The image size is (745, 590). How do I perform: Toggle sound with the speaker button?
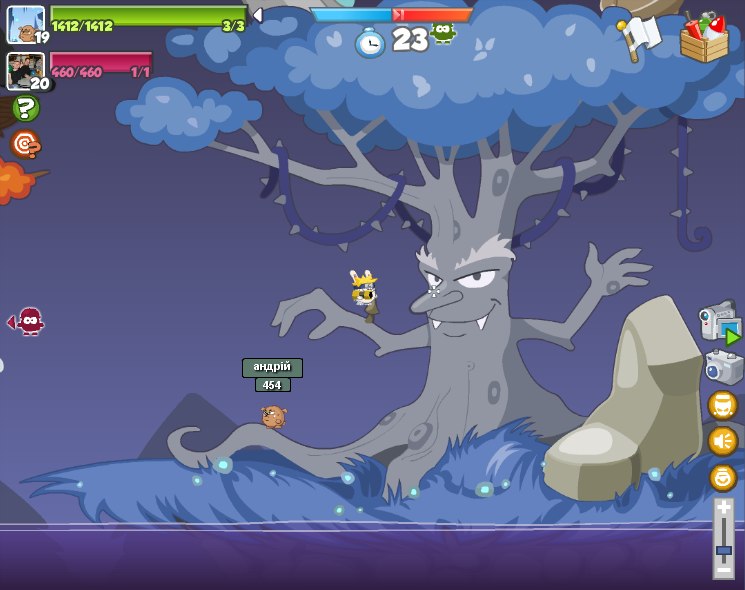click(x=722, y=441)
